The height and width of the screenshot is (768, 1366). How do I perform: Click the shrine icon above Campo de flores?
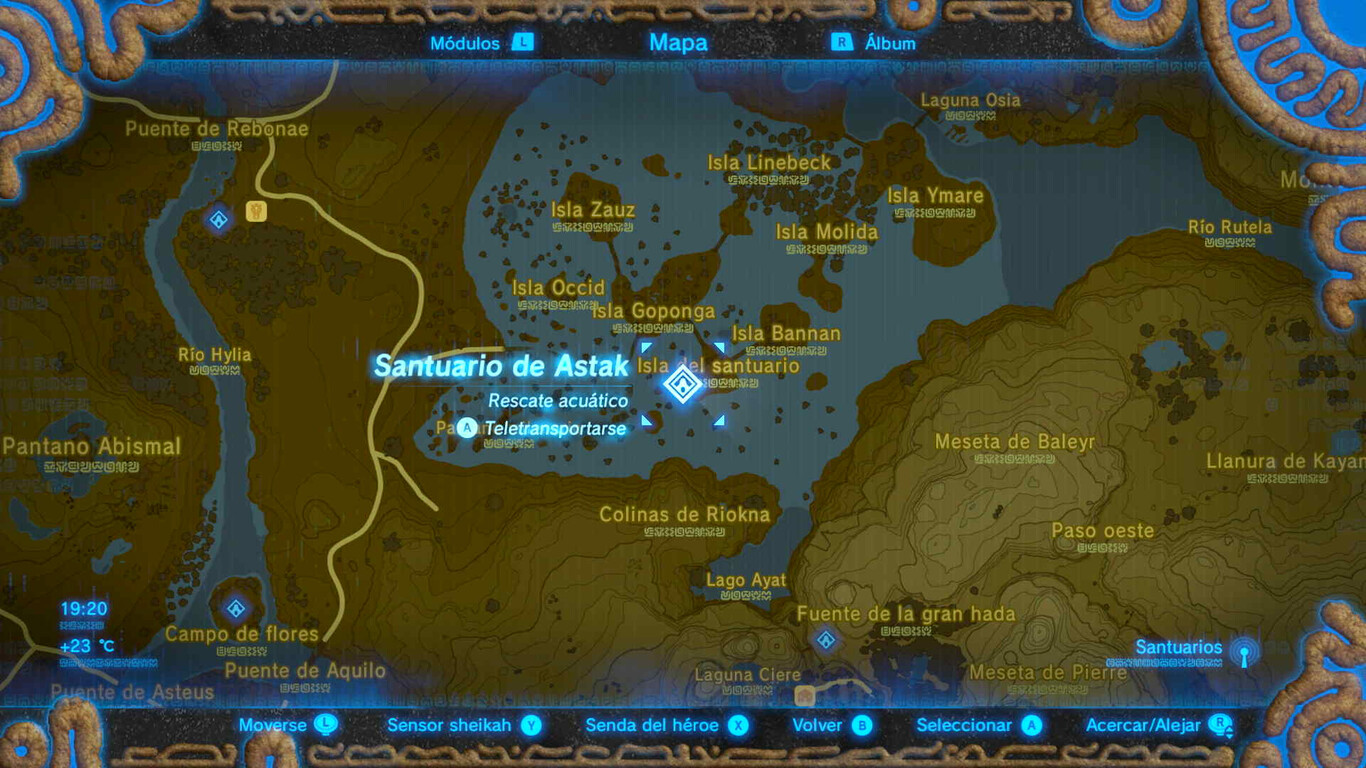[237, 609]
